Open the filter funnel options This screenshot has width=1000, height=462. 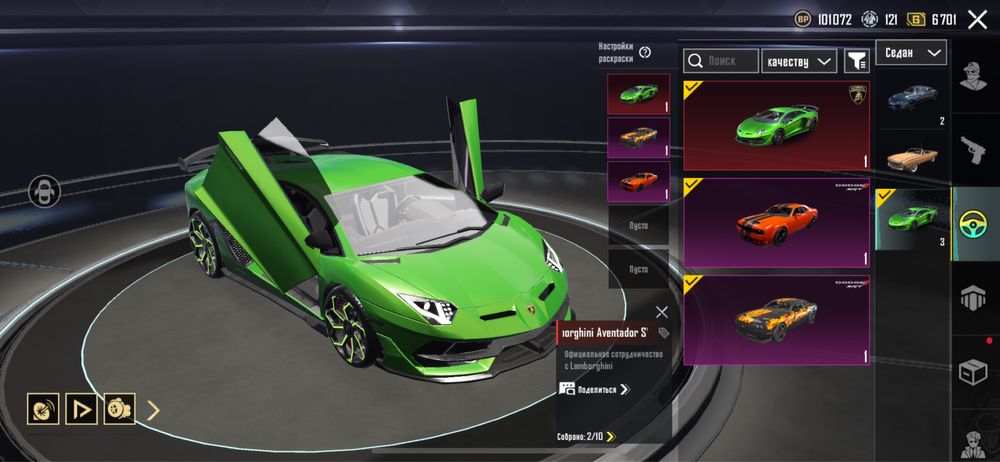[856, 61]
